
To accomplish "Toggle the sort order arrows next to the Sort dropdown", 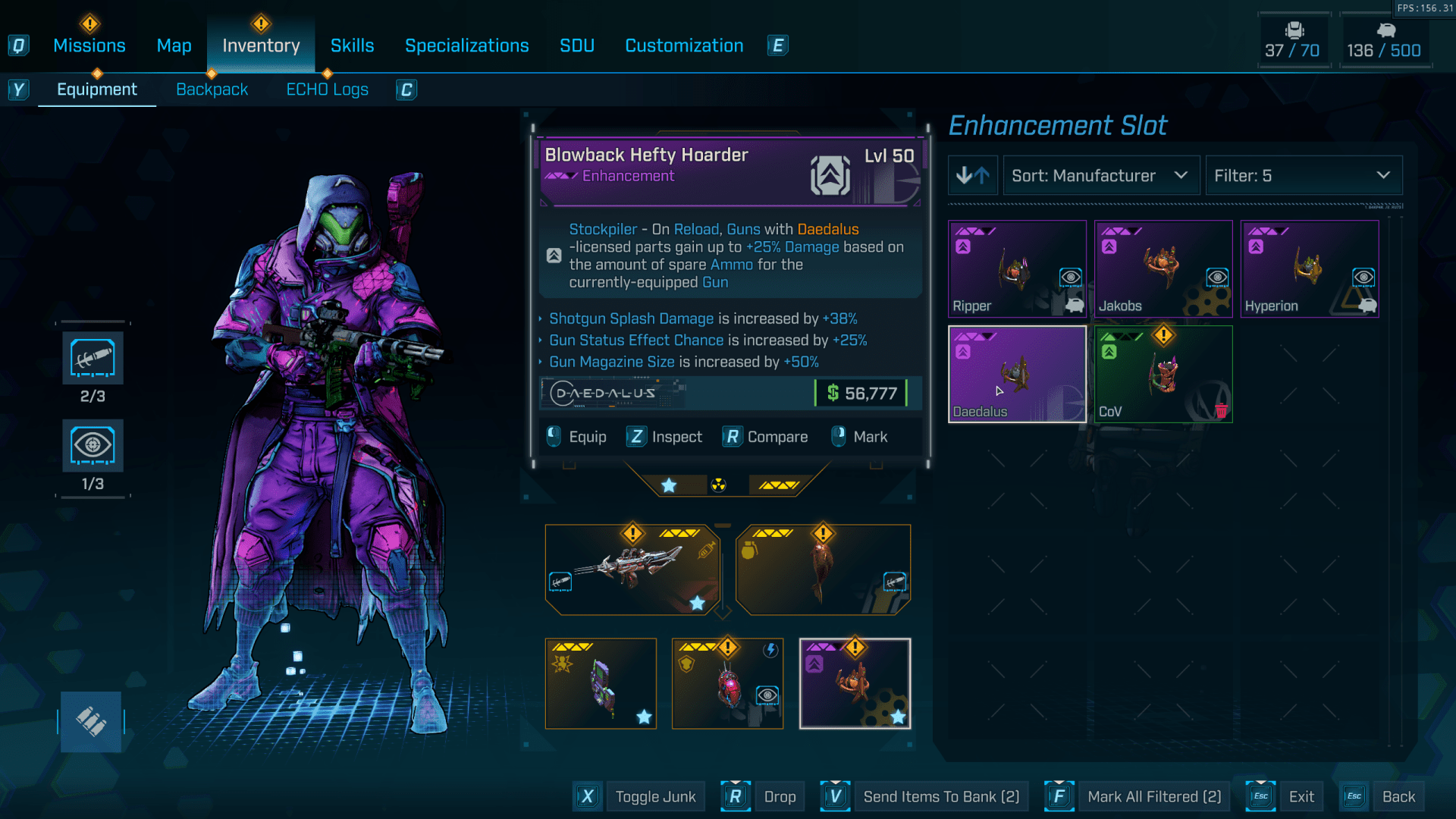I will (973, 175).
